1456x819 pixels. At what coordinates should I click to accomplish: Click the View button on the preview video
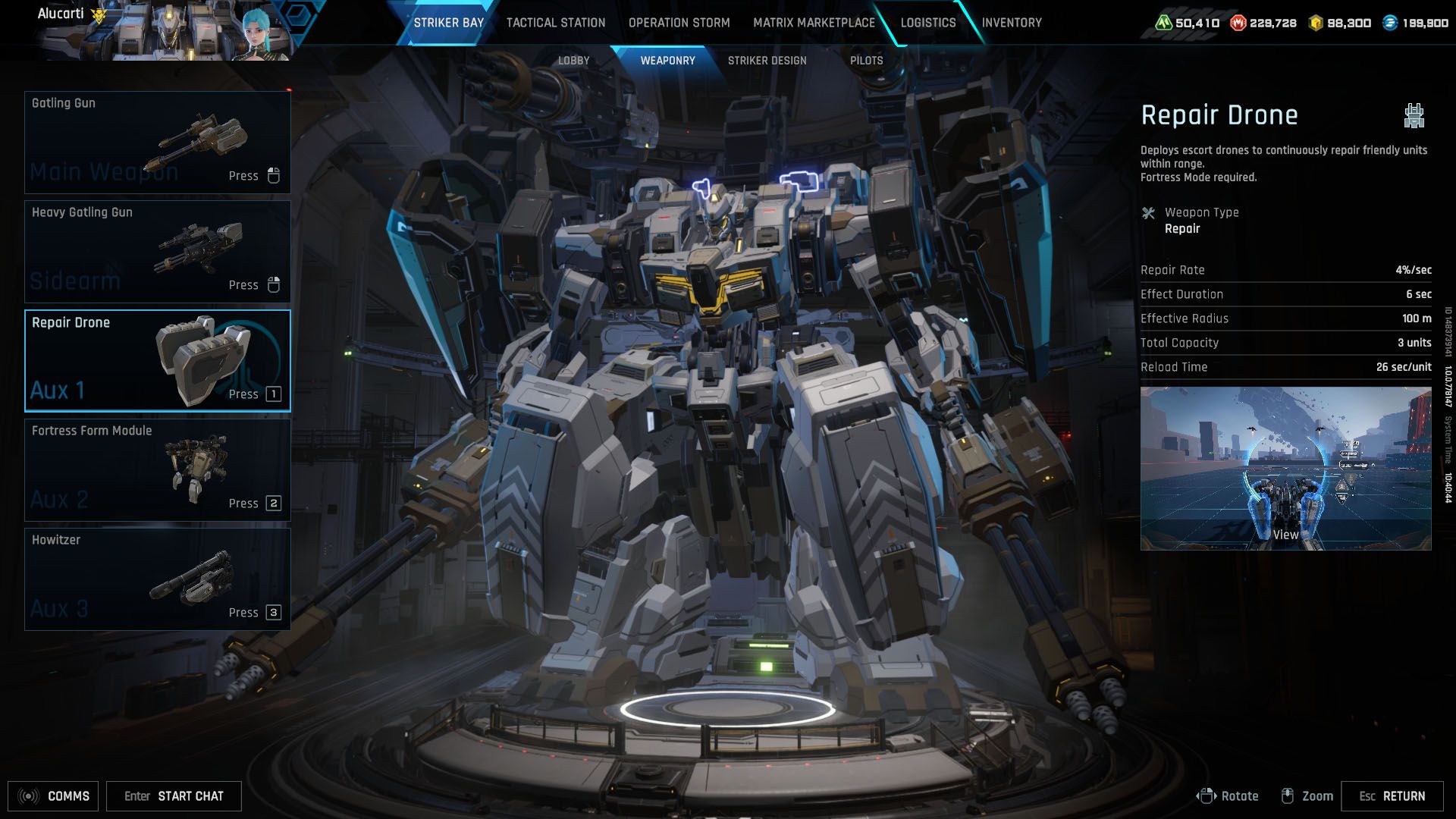(x=1286, y=534)
